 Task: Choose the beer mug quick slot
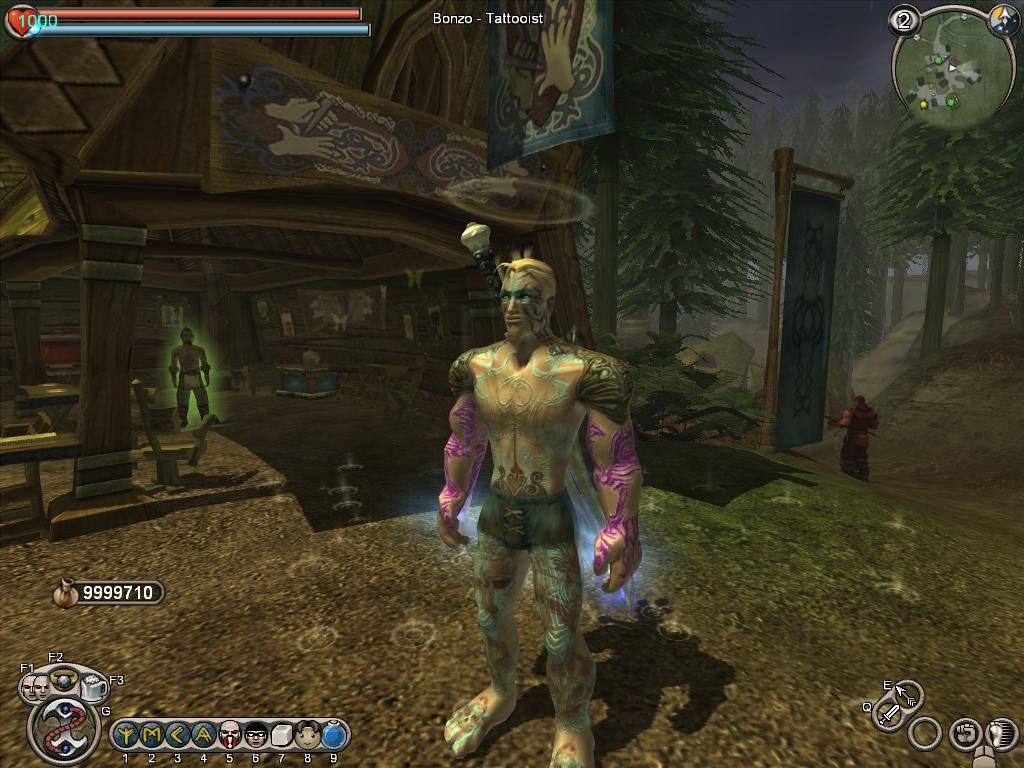coord(93,688)
